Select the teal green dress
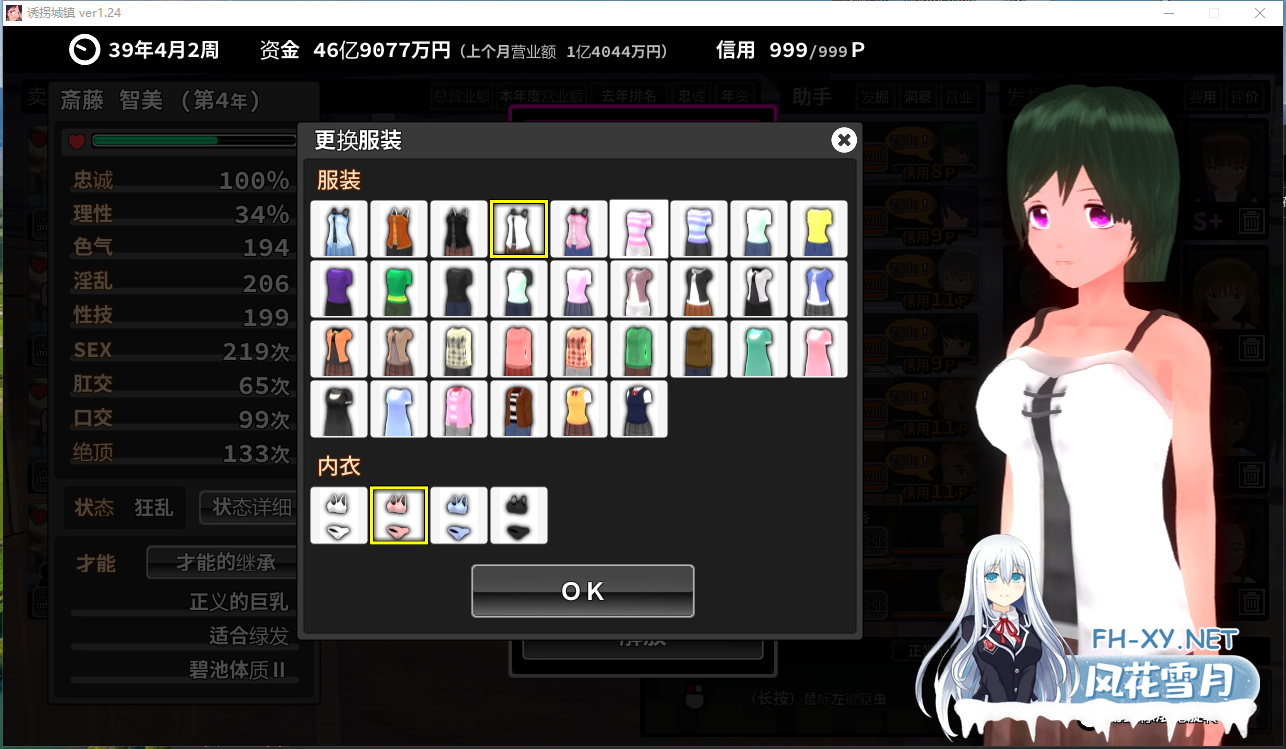Screen dimensions: 1286x749 [x=759, y=349]
